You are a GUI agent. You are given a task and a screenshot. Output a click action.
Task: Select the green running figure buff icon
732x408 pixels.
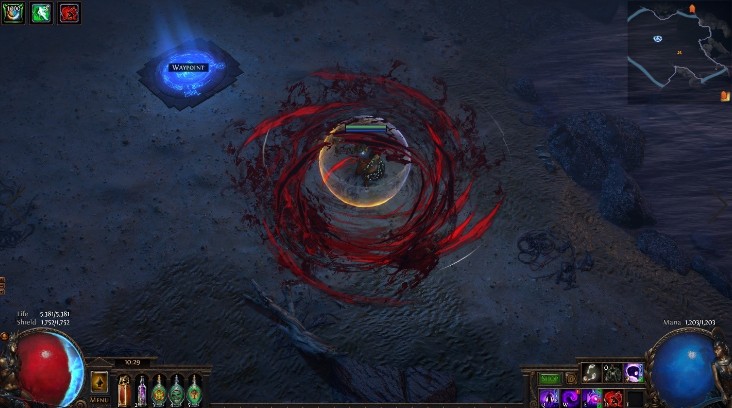click(x=41, y=13)
